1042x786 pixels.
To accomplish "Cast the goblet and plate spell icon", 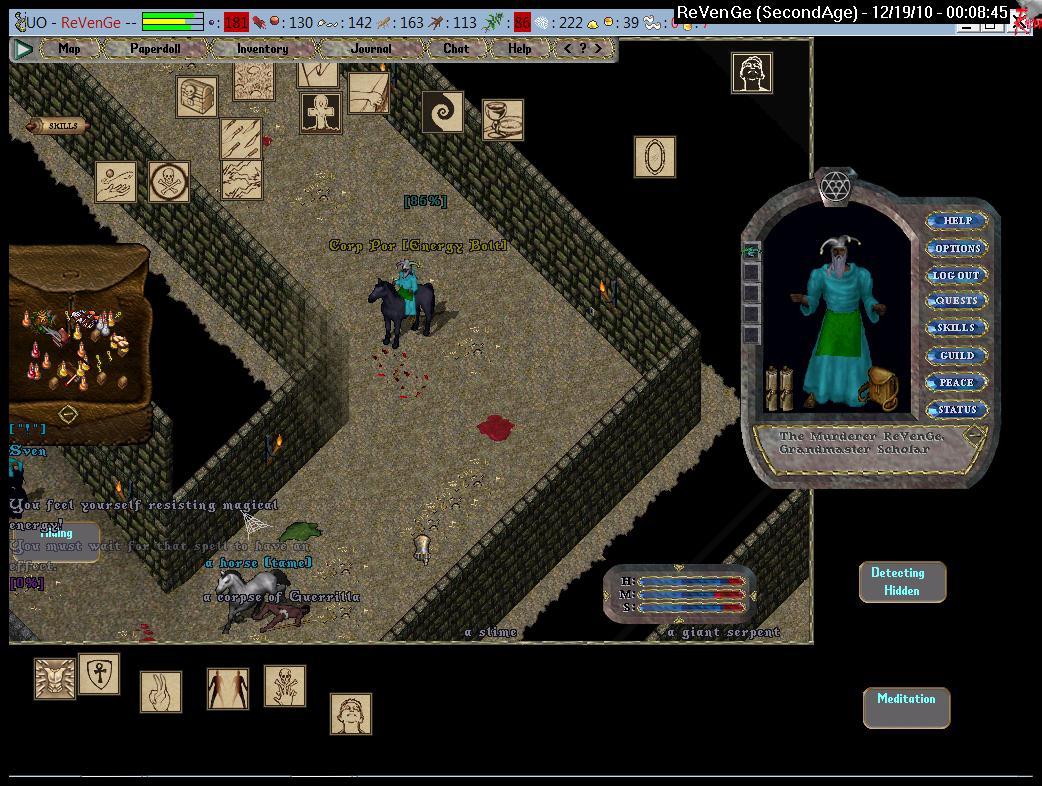I will [503, 120].
